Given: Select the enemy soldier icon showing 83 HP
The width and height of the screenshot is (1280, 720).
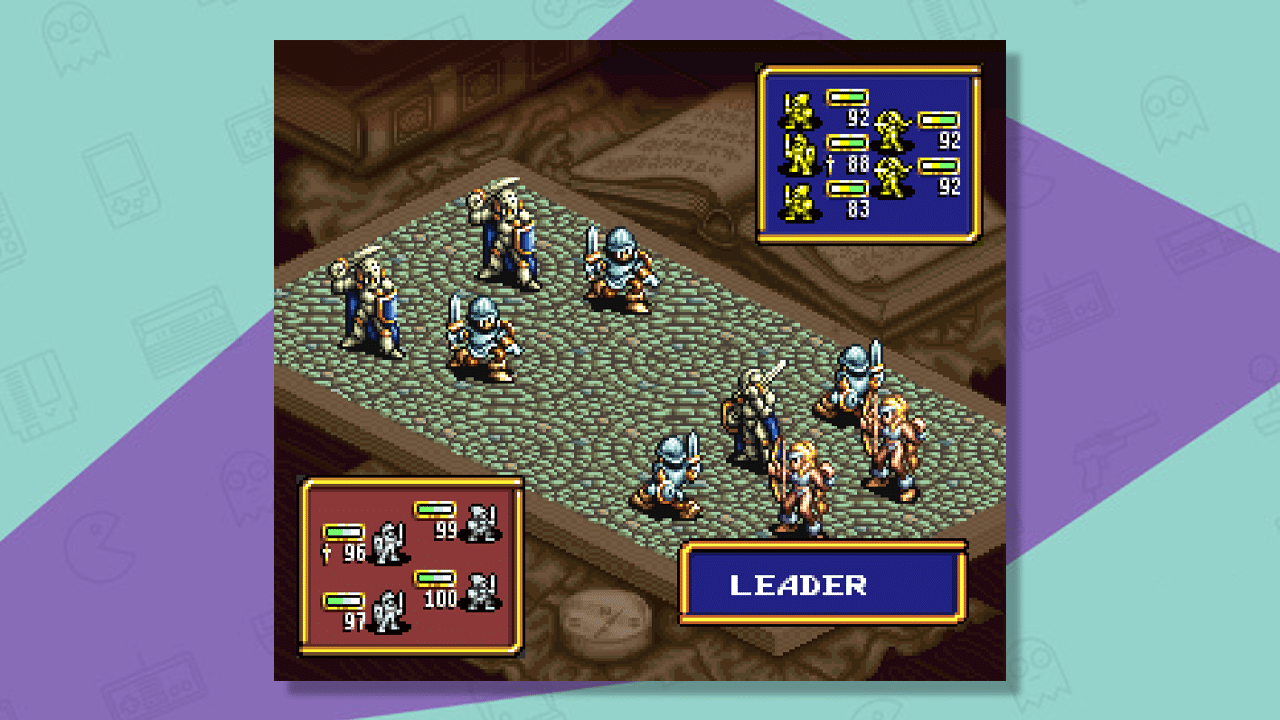Looking at the screenshot, I should (x=797, y=202).
